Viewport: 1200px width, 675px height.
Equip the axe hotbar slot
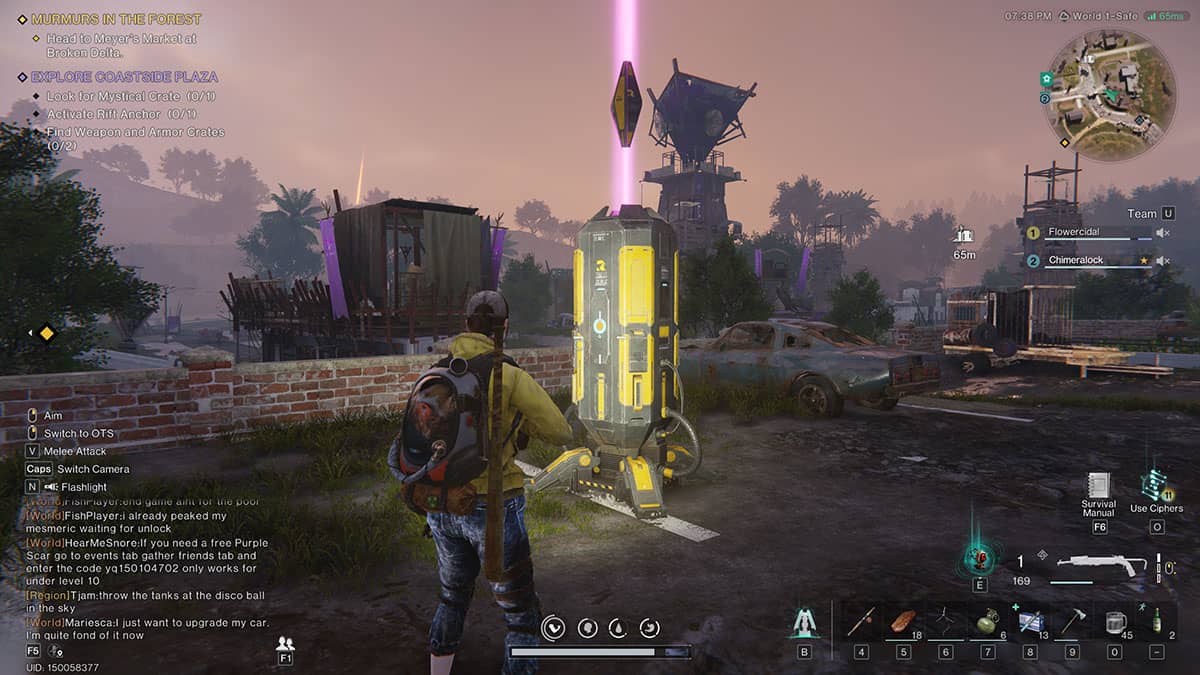pyautogui.click(x=1072, y=623)
